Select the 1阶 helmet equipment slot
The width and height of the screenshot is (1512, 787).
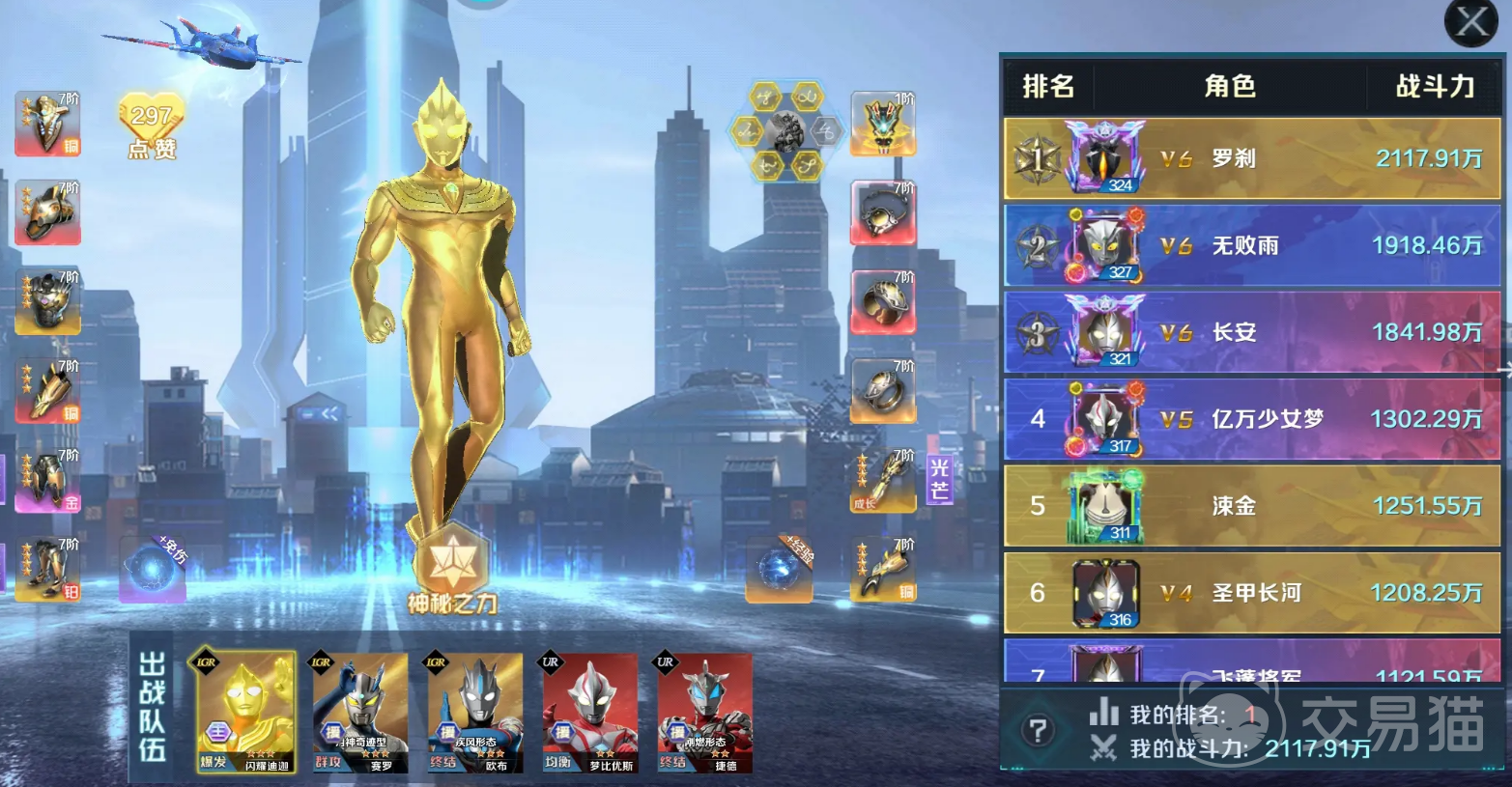coord(882,123)
